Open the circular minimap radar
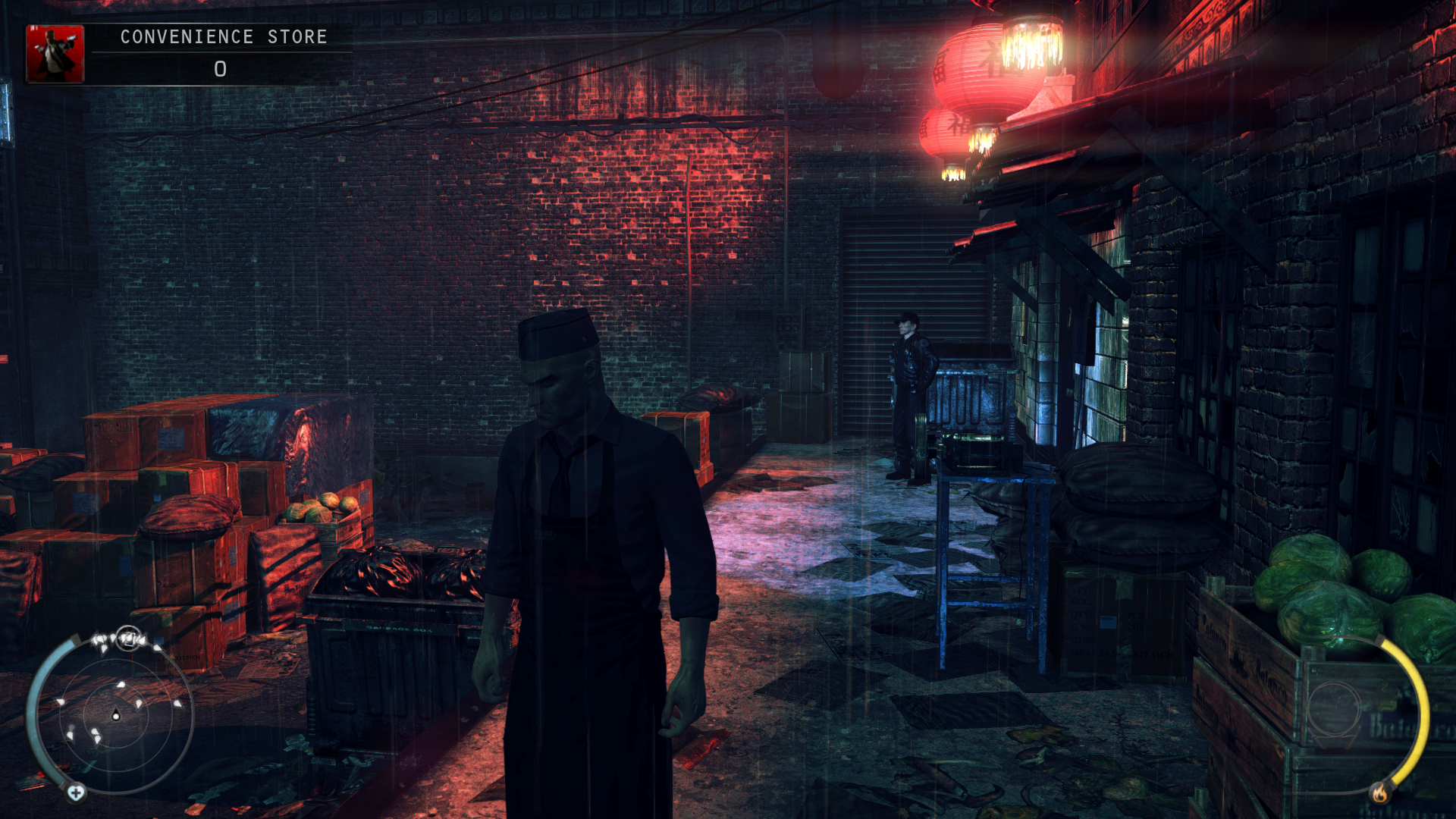The image size is (1456, 819). pyautogui.click(x=115, y=714)
